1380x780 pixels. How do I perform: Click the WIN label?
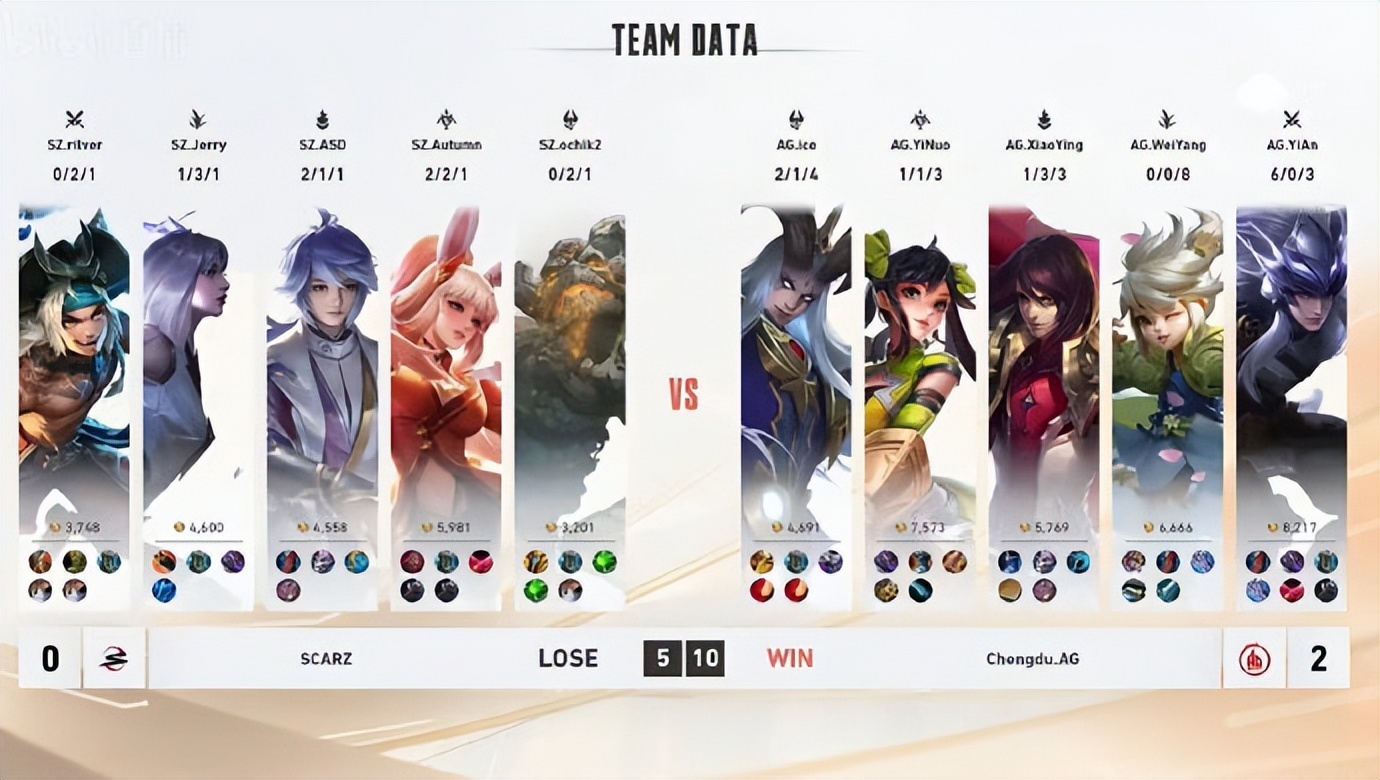pyautogui.click(x=787, y=658)
